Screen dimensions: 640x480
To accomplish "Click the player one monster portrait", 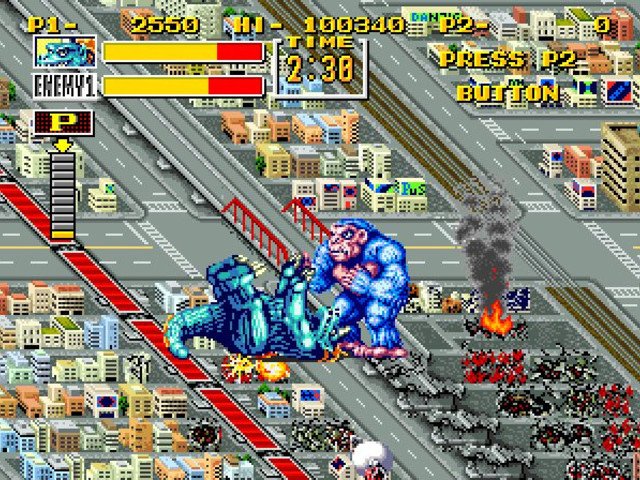I will (x=65, y=52).
